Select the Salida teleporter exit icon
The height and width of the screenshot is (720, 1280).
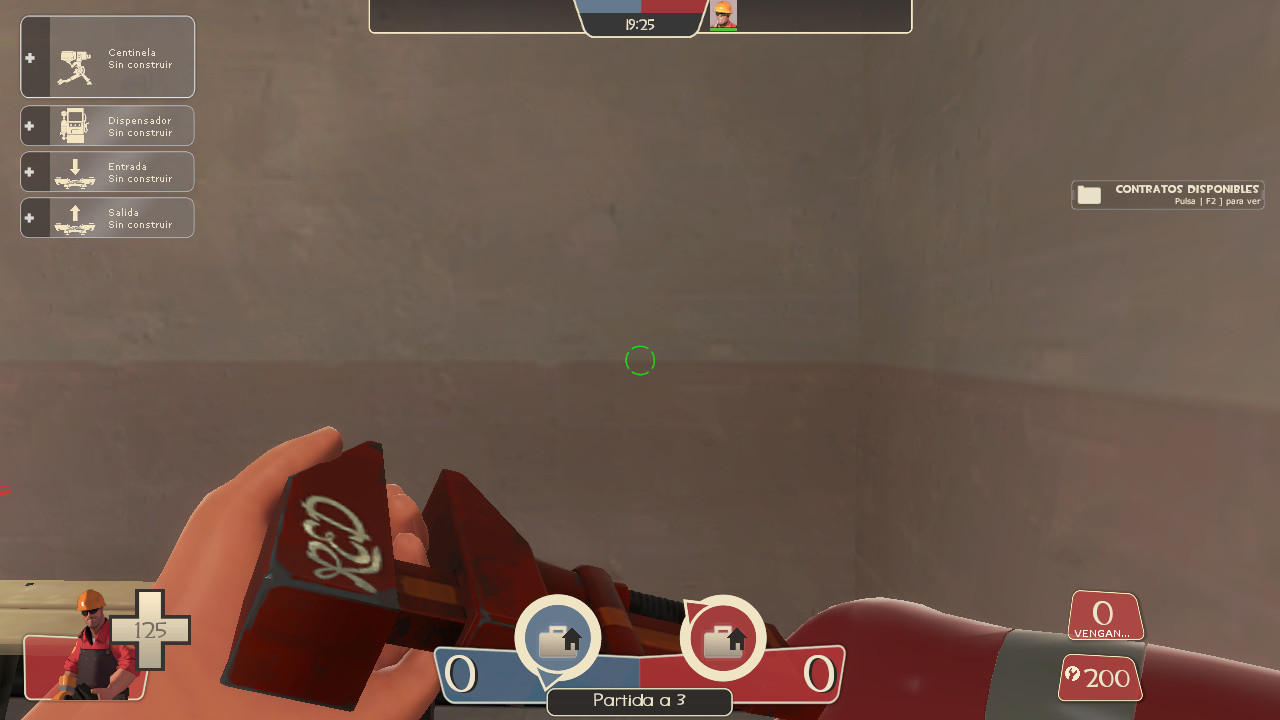click(73, 217)
